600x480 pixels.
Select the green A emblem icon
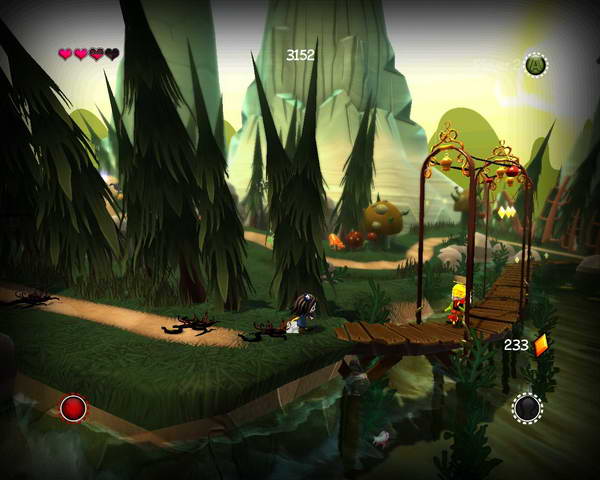[x=536, y=65]
